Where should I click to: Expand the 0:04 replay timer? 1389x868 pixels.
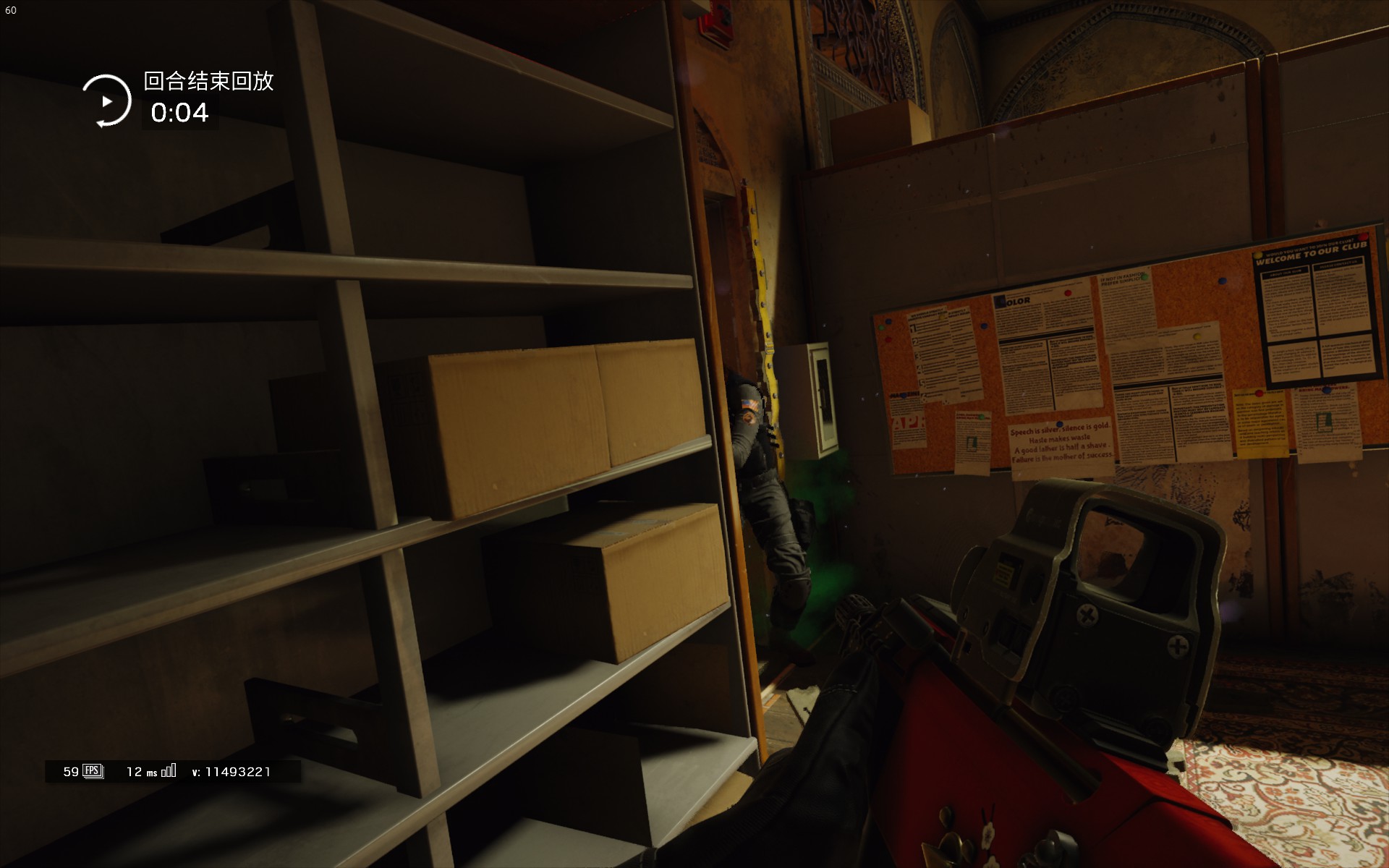click(179, 113)
